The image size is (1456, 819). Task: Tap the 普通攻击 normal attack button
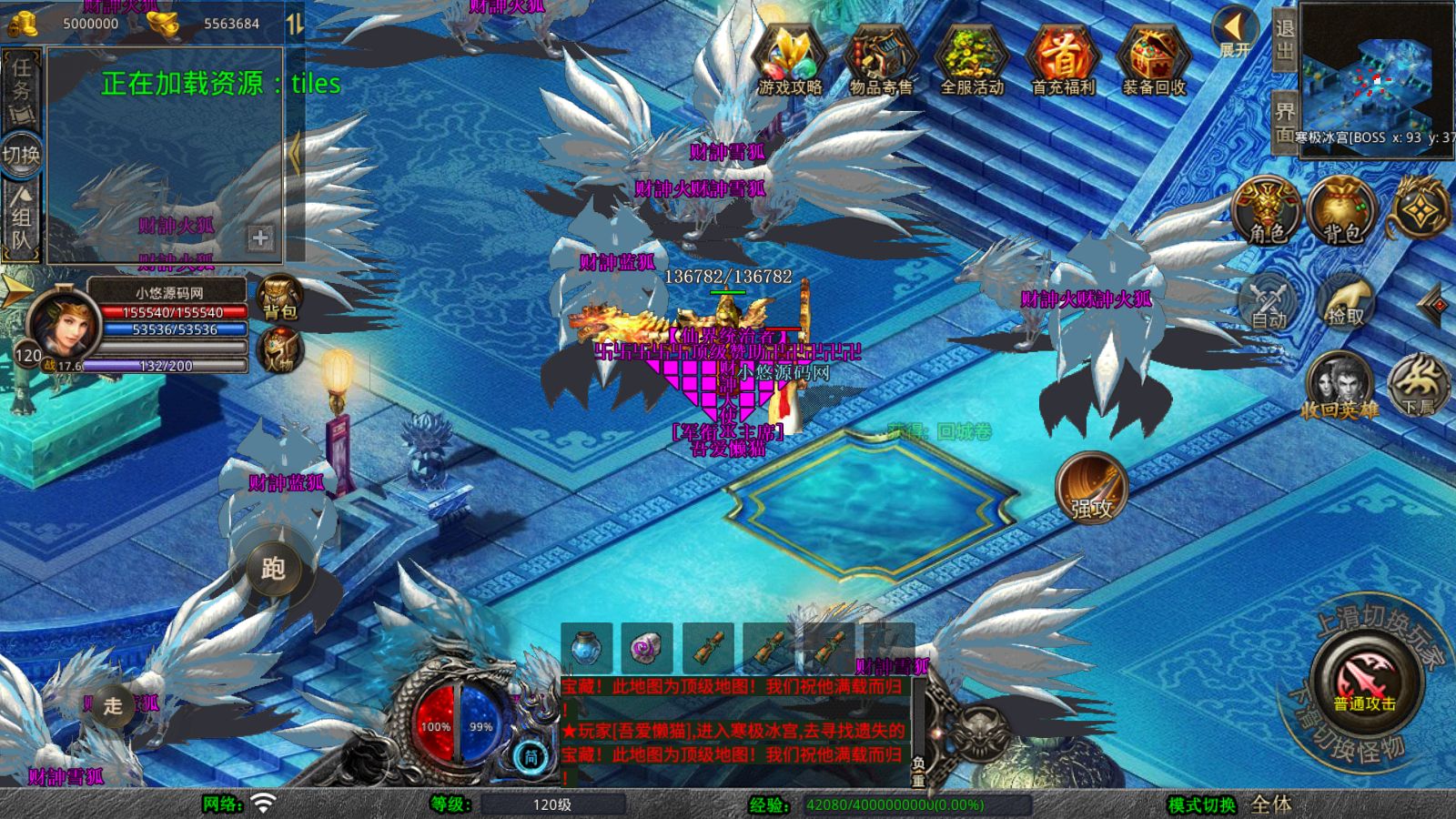[x=1365, y=682]
